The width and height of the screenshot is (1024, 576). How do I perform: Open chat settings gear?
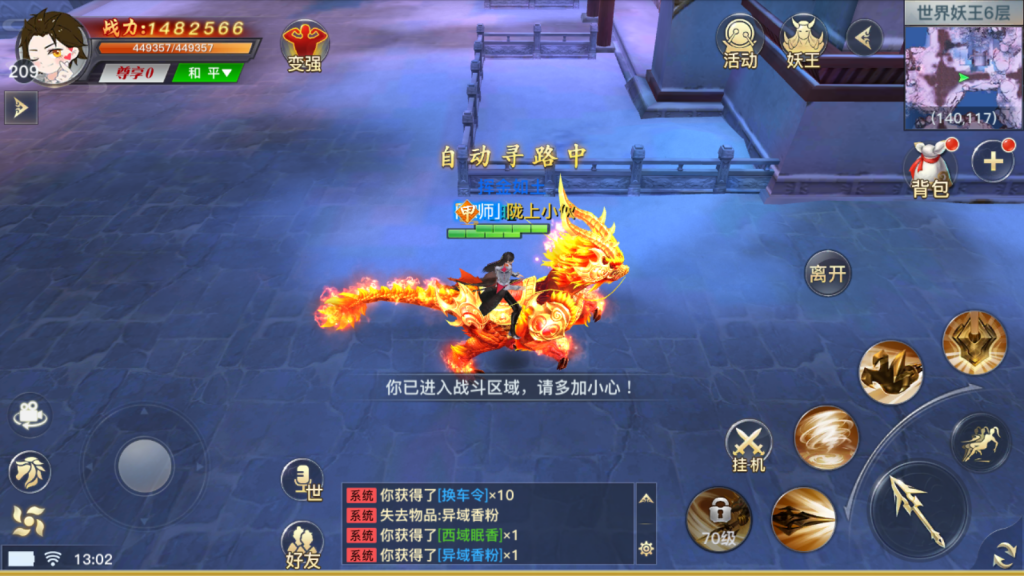pos(646,548)
